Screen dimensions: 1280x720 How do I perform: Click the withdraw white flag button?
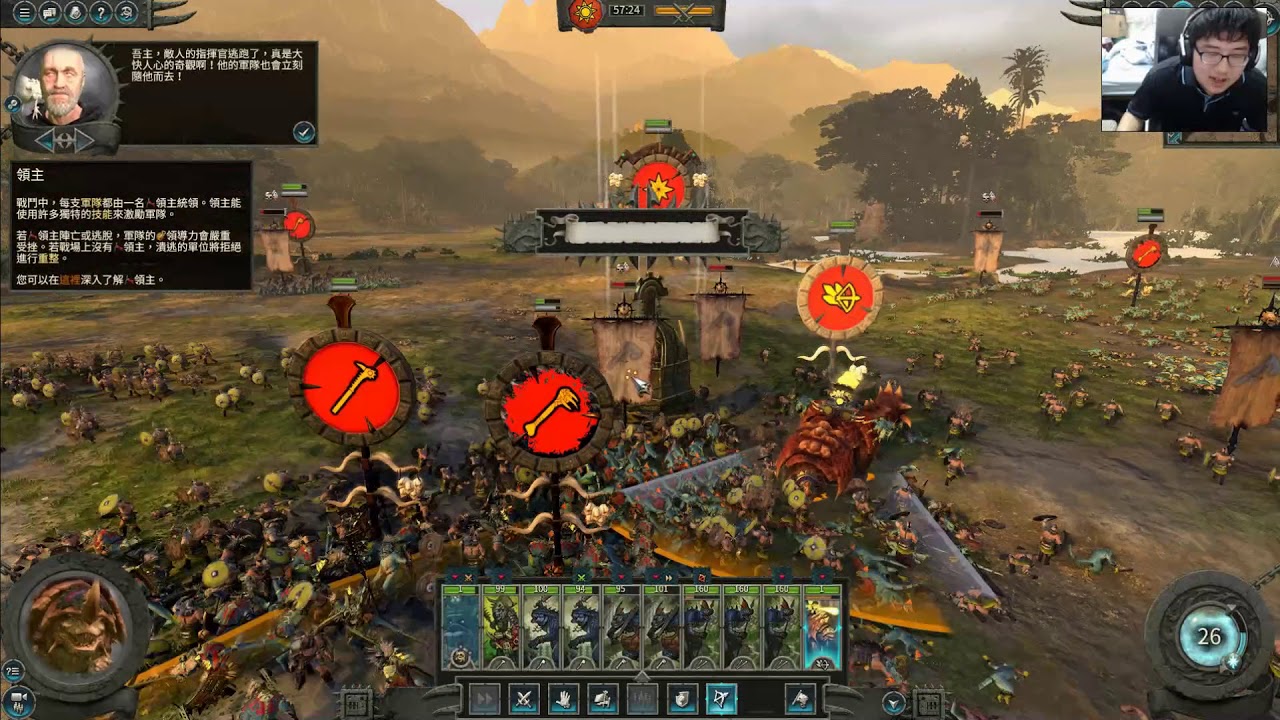[800, 699]
